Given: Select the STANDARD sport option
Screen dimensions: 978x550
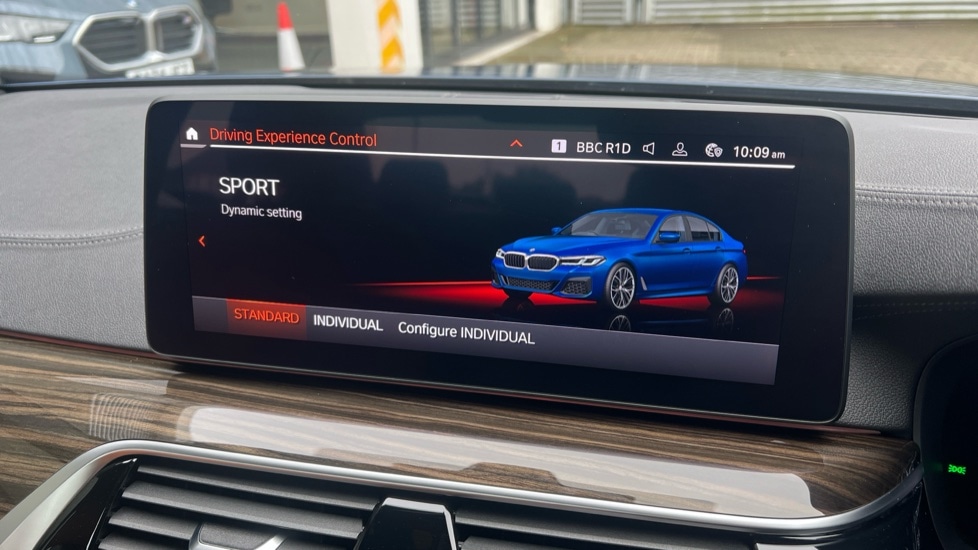Looking at the screenshot, I should click(266, 317).
